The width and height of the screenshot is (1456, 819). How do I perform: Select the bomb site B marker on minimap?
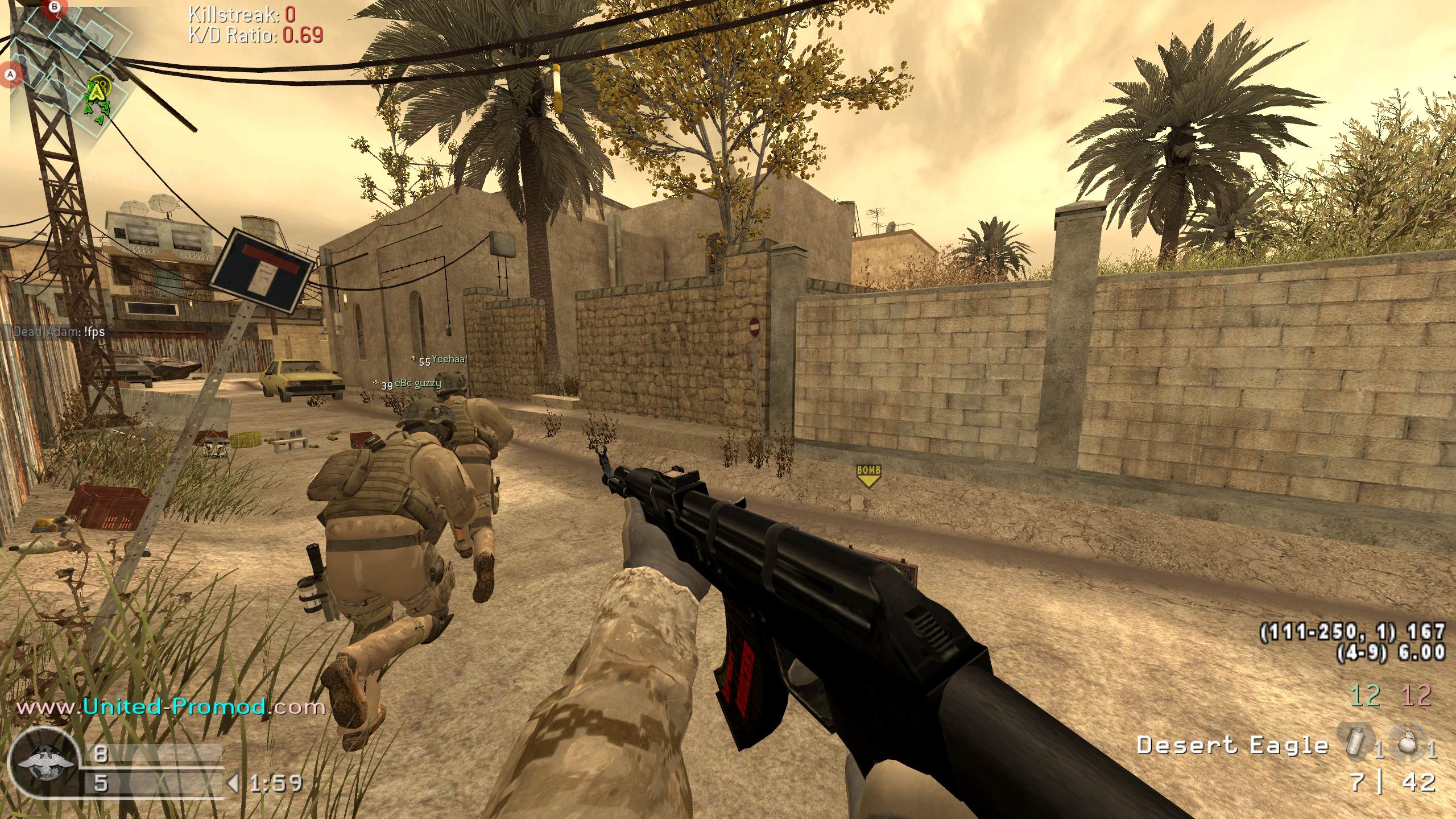pyautogui.click(x=55, y=7)
